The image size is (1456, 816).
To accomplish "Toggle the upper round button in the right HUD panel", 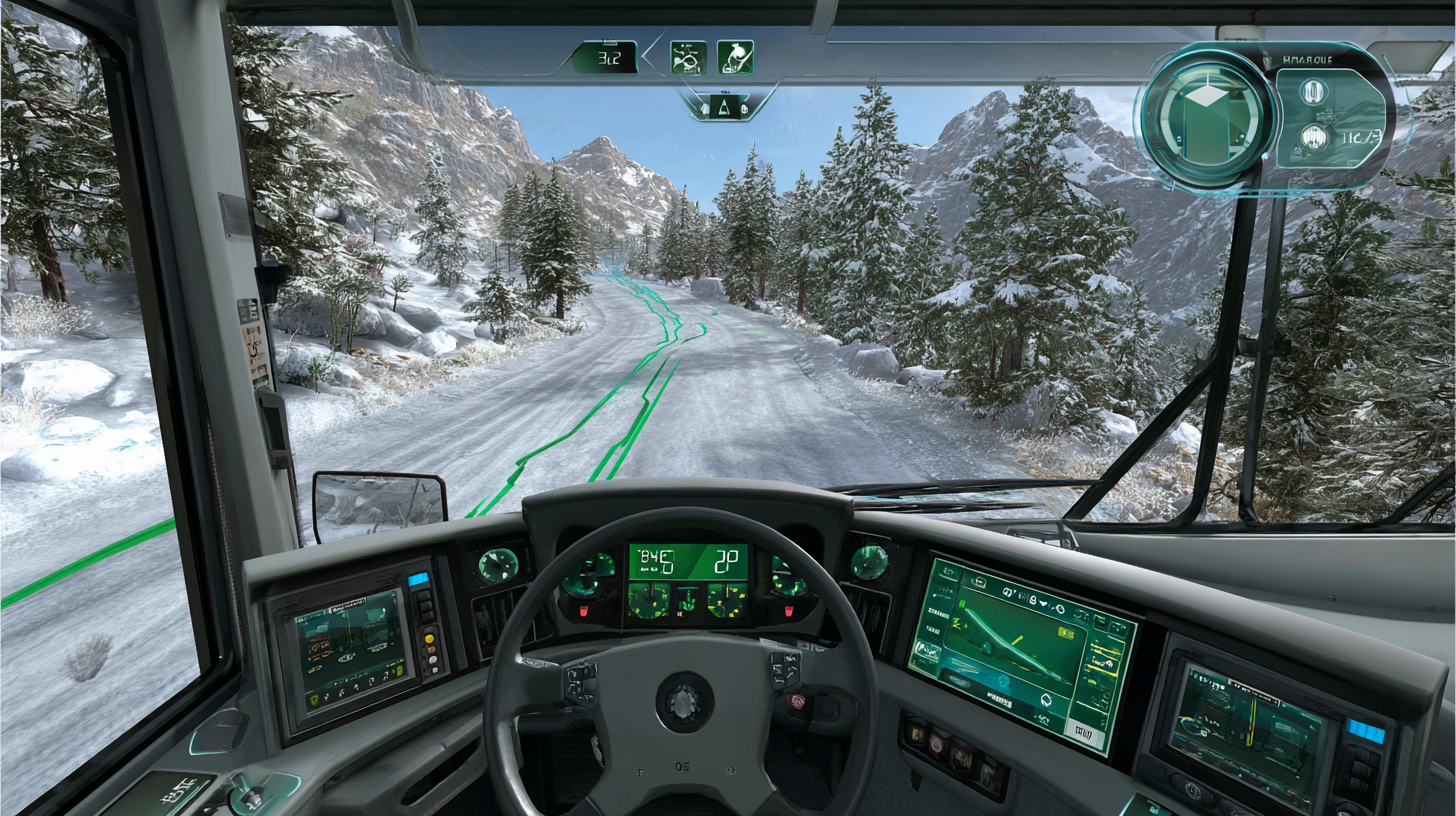I will tap(1313, 92).
